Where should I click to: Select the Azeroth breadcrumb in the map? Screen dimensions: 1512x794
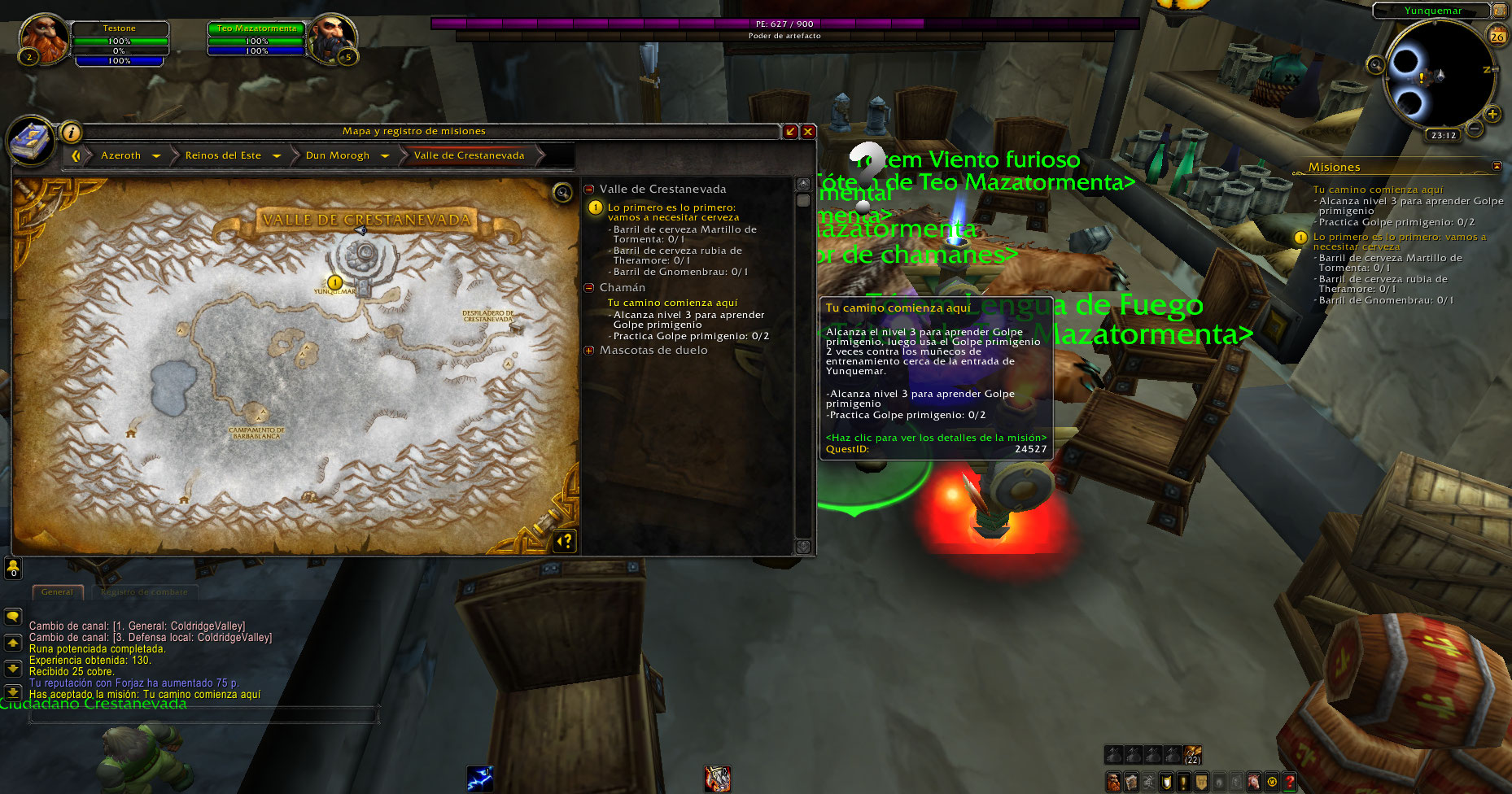[x=120, y=155]
